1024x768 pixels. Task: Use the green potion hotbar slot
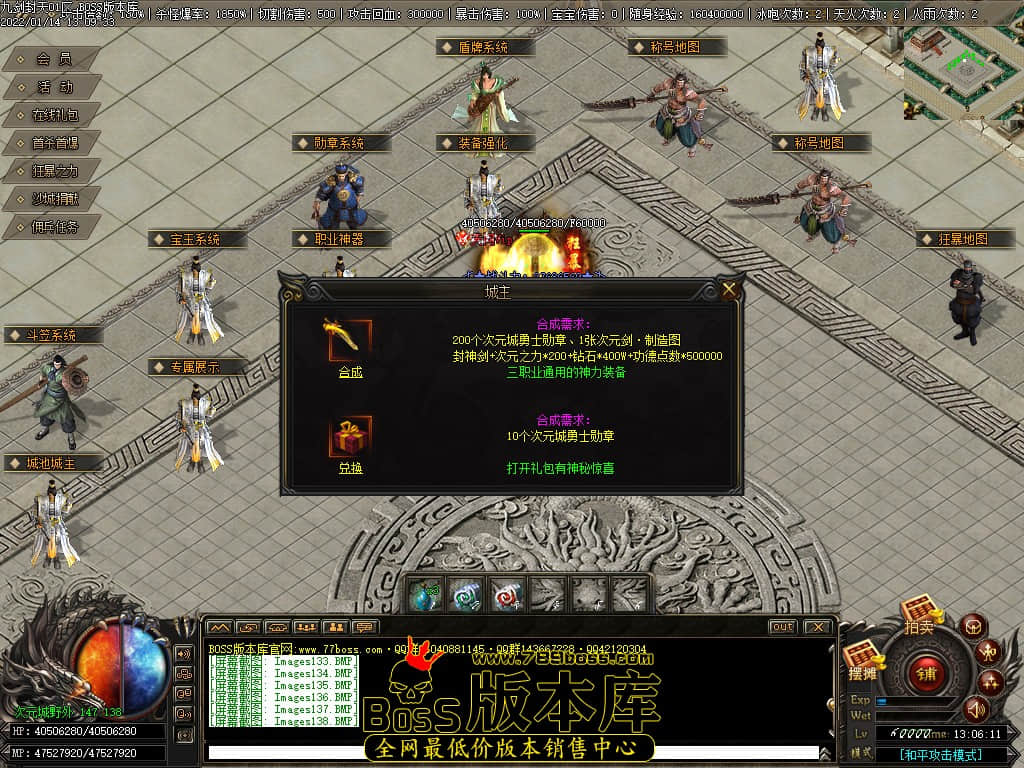click(423, 594)
